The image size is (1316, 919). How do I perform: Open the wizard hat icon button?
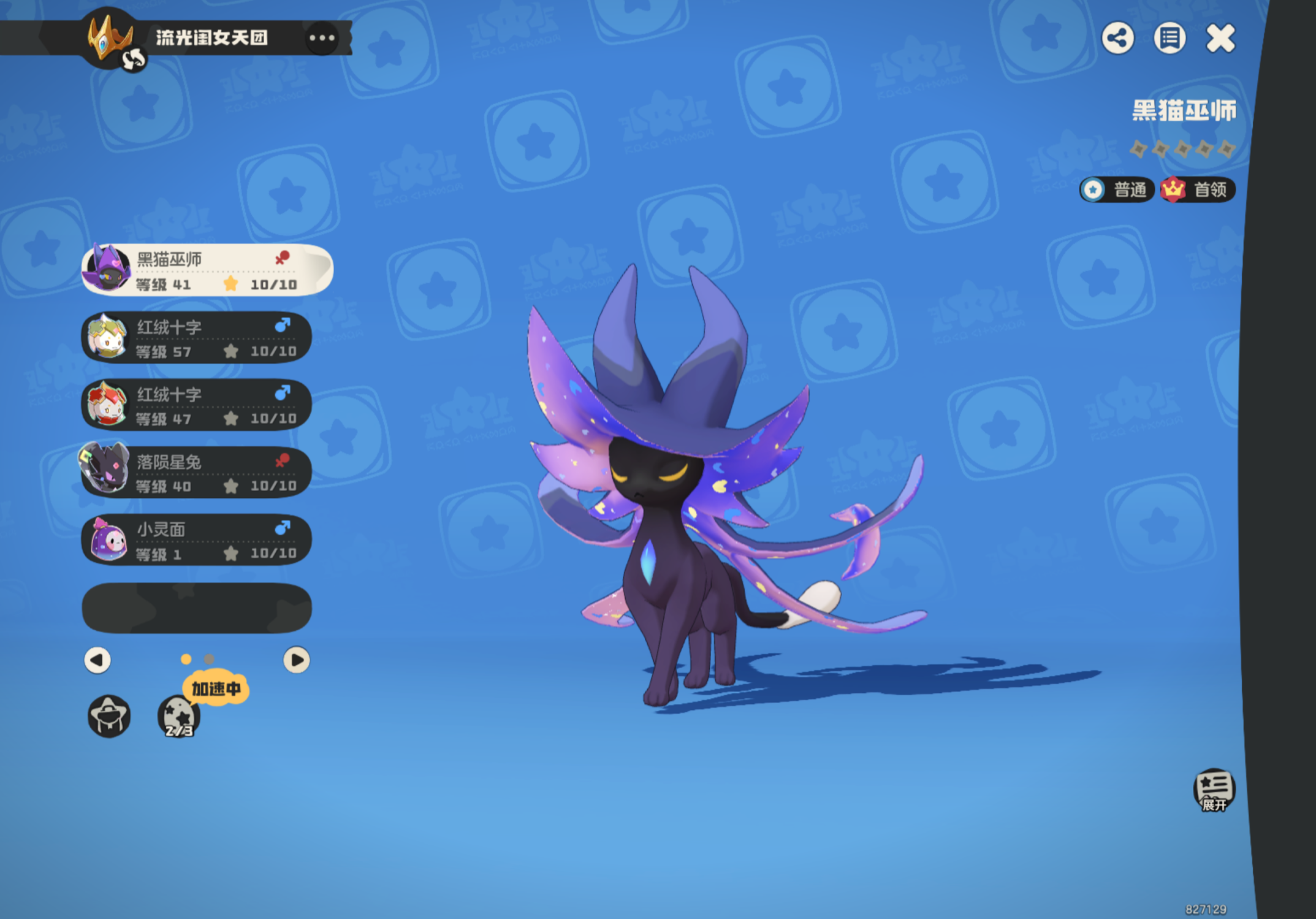coord(109,715)
